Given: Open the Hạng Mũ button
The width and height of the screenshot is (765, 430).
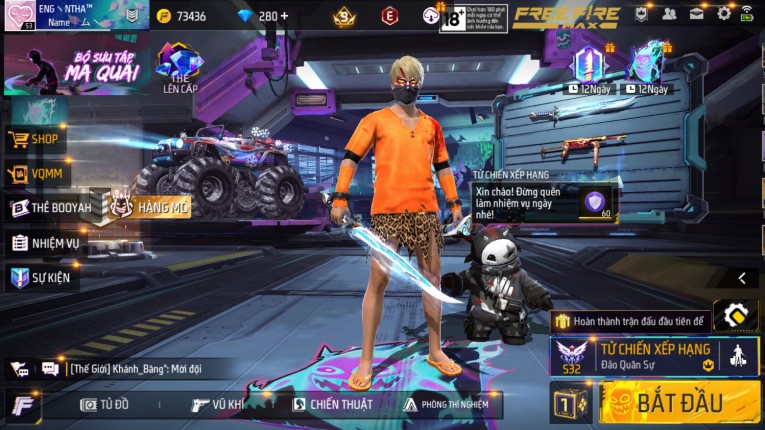Looking at the screenshot, I should click(x=151, y=206).
